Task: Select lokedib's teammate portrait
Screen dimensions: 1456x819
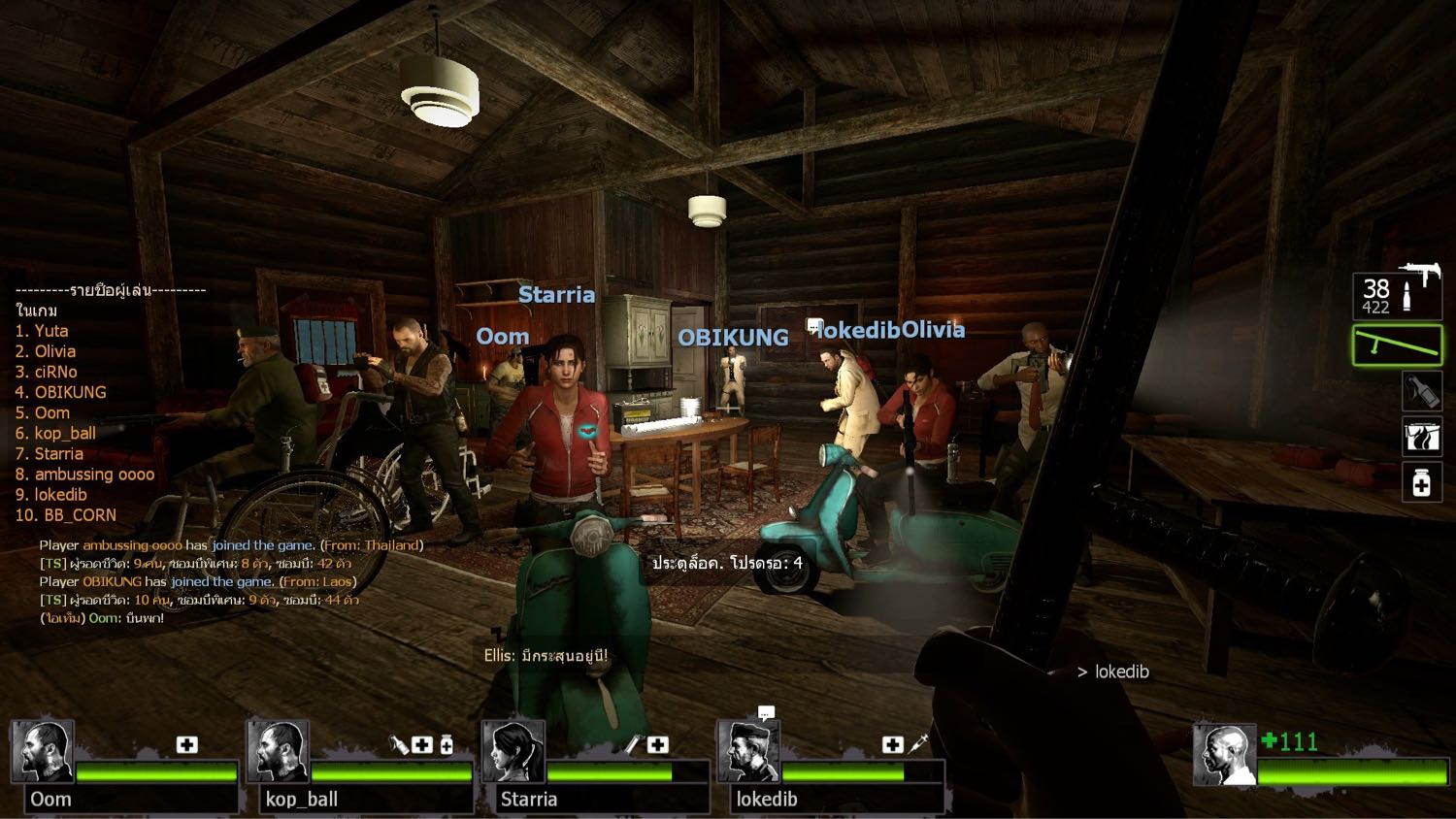Action: [748, 751]
